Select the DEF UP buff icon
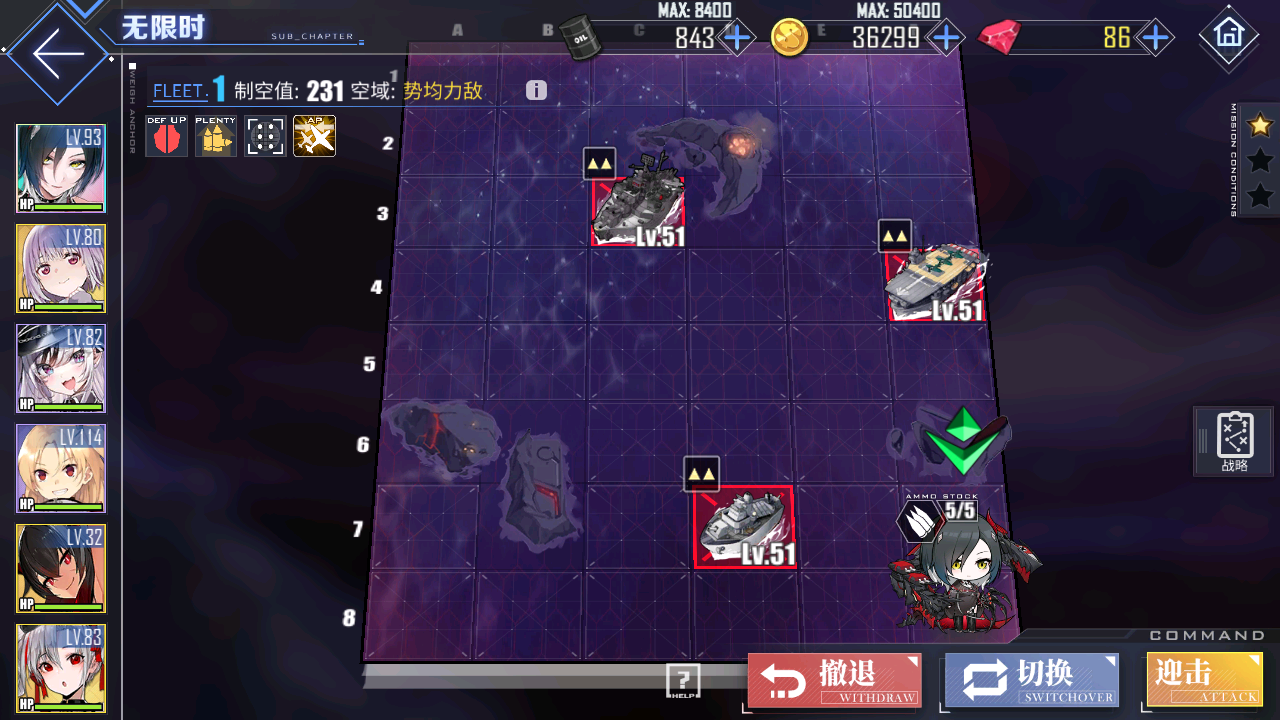The height and width of the screenshot is (720, 1280). click(x=166, y=136)
